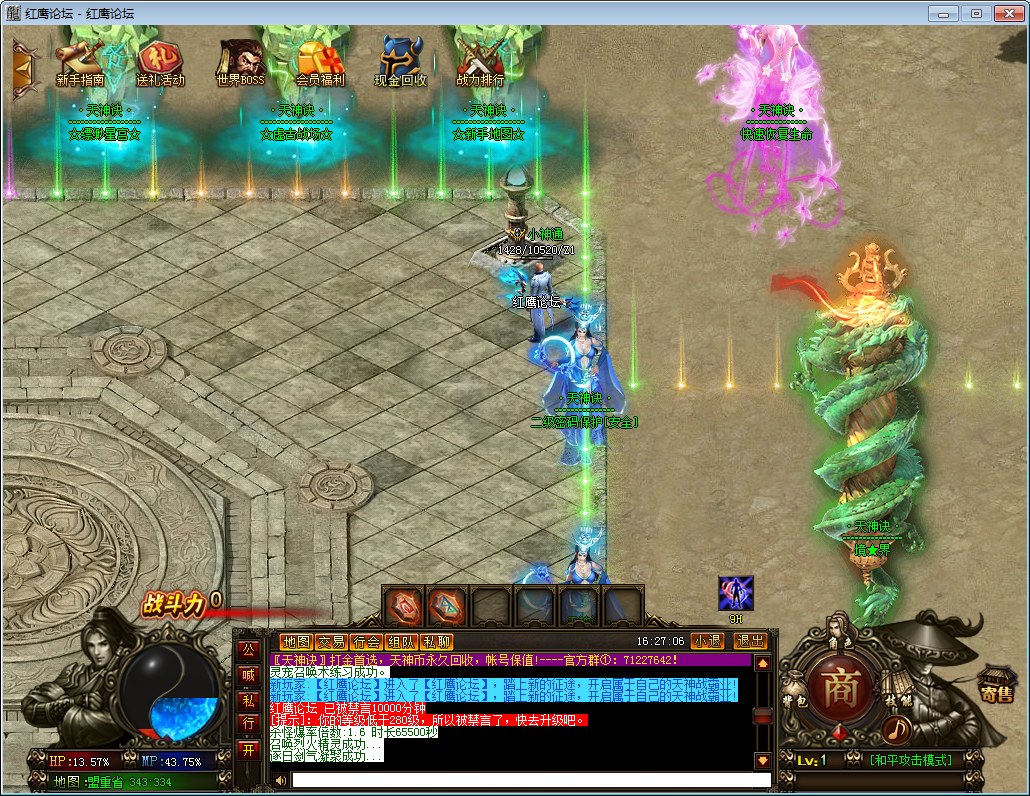This screenshot has width=1030, height=796.
Task: Click the chat text input field
Action: coord(530,780)
